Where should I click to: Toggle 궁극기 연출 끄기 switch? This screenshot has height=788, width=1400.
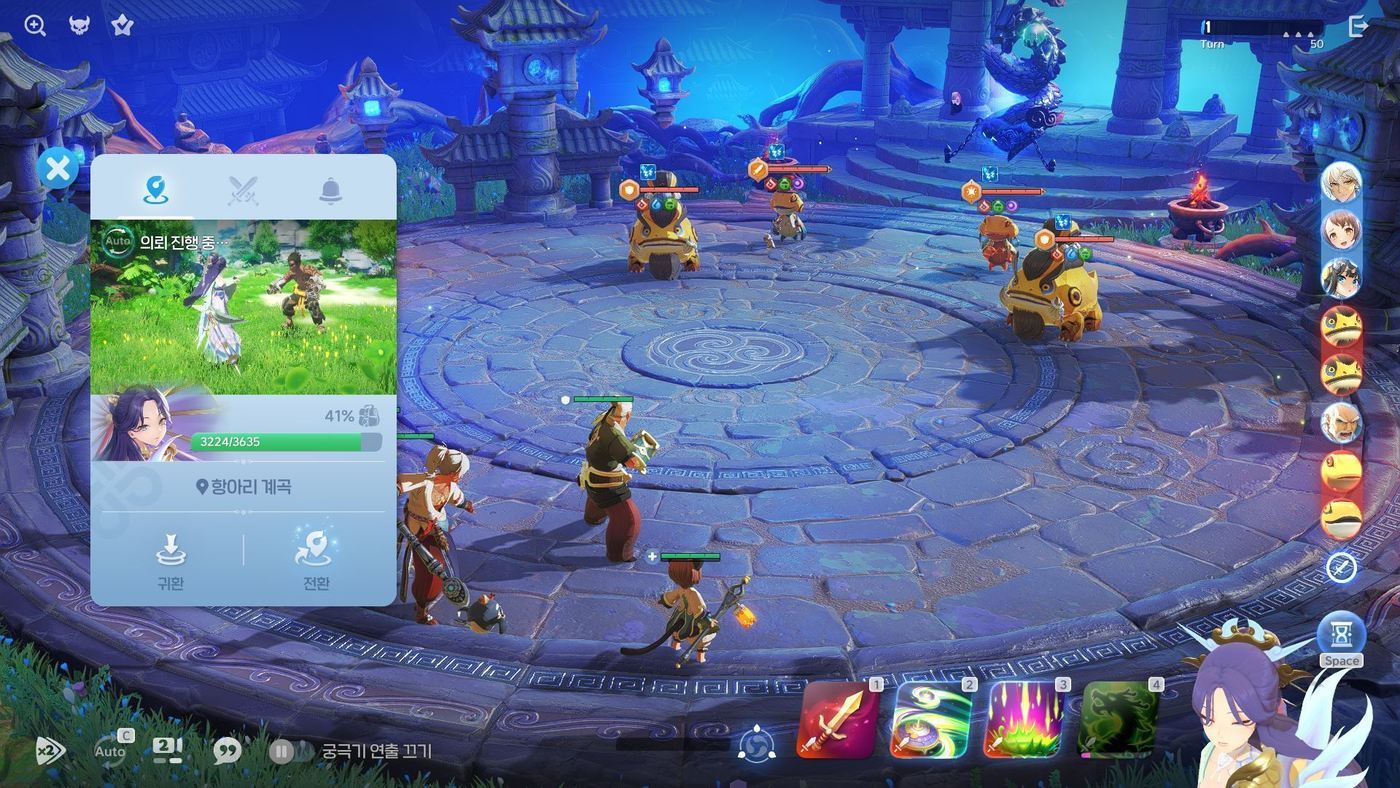coord(282,750)
